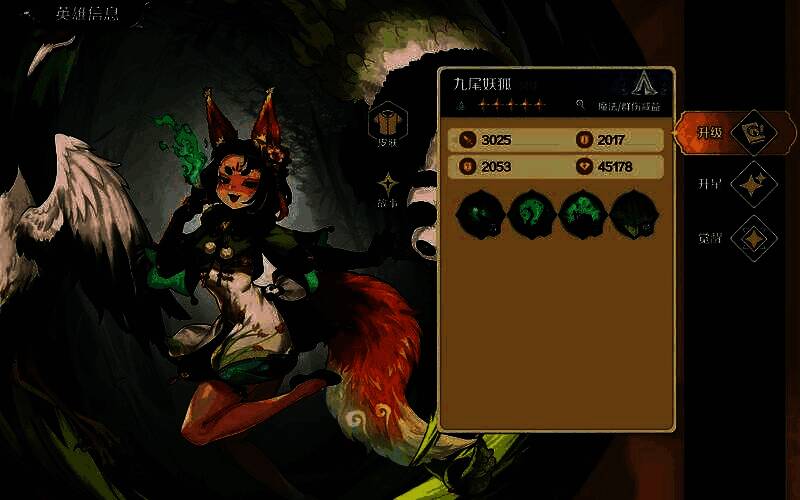Image resolution: width=800 pixels, height=500 pixels.
Task: Select the green swirl skill icon
Action: [x=530, y=214]
